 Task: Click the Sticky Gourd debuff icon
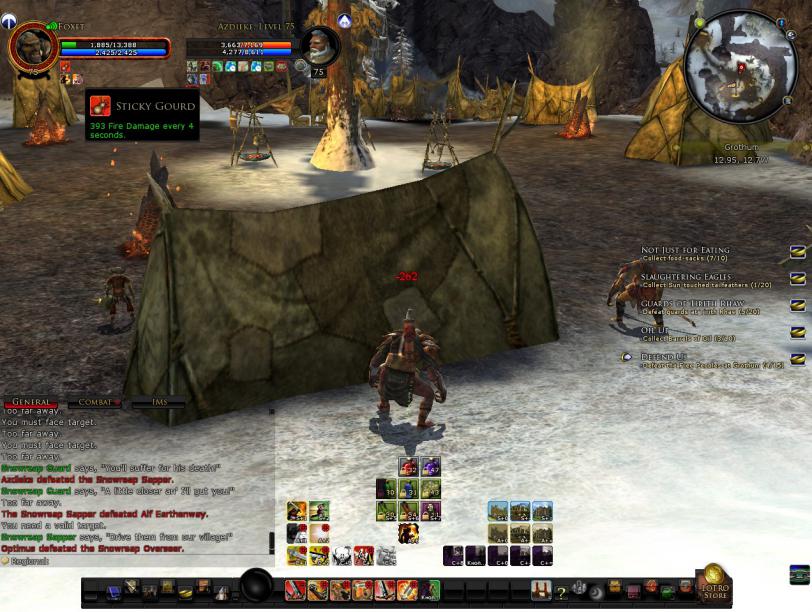click(100, 107)
